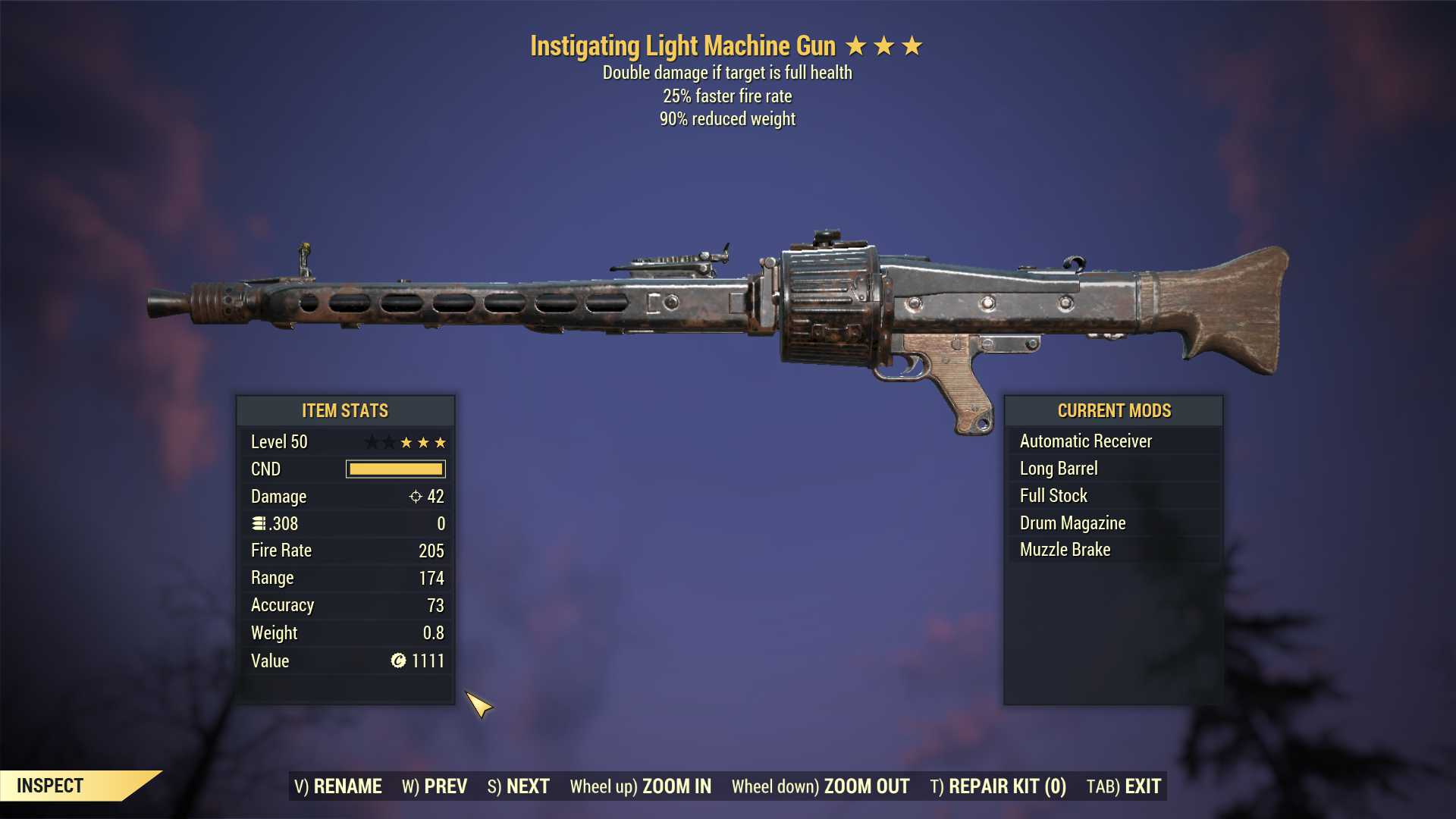The image size is (1456, 819).
Task: Click the third star after the weapon name
Action: (x=910, y=45)
